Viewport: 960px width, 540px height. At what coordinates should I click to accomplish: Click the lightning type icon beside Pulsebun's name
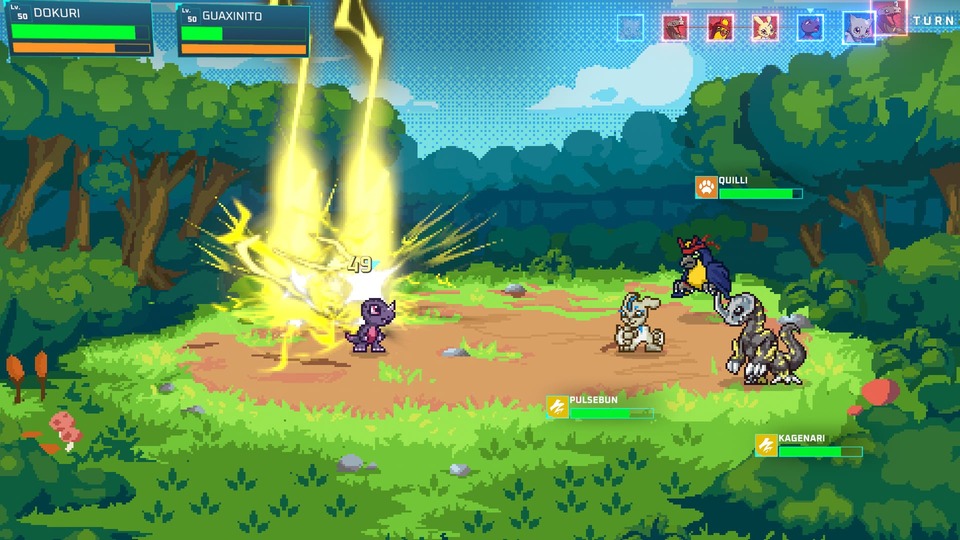coord(557,406)
